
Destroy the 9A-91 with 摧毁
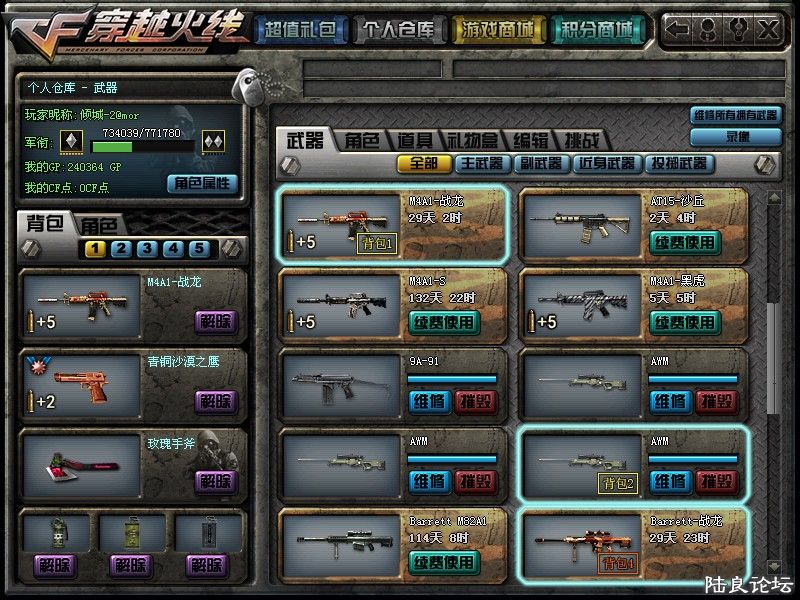(x=476, y=401)
